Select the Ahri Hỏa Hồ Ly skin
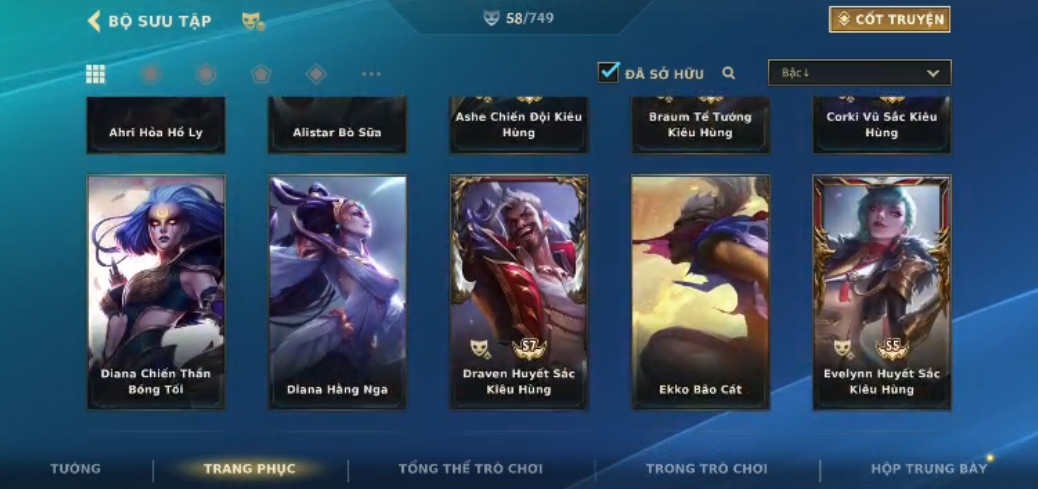The width and height of the screenshot is (1038, 489). pos(156,126)
